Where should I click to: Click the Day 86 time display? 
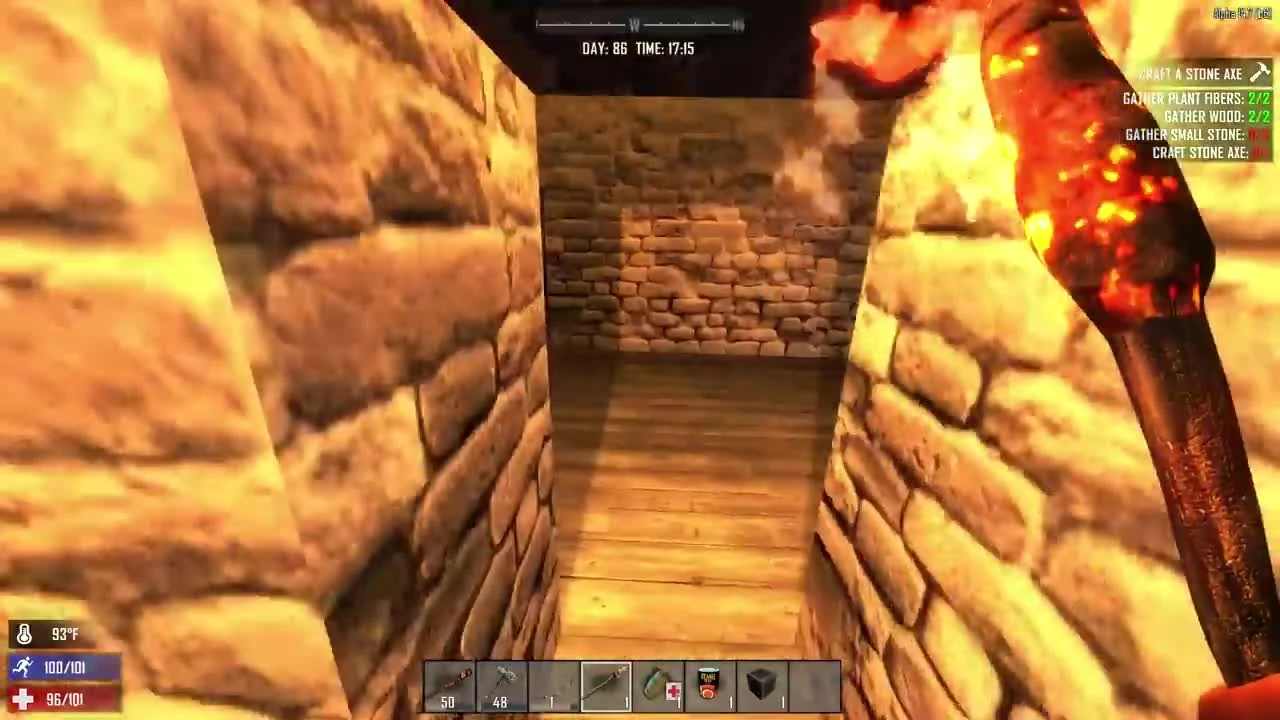(638, 48)
